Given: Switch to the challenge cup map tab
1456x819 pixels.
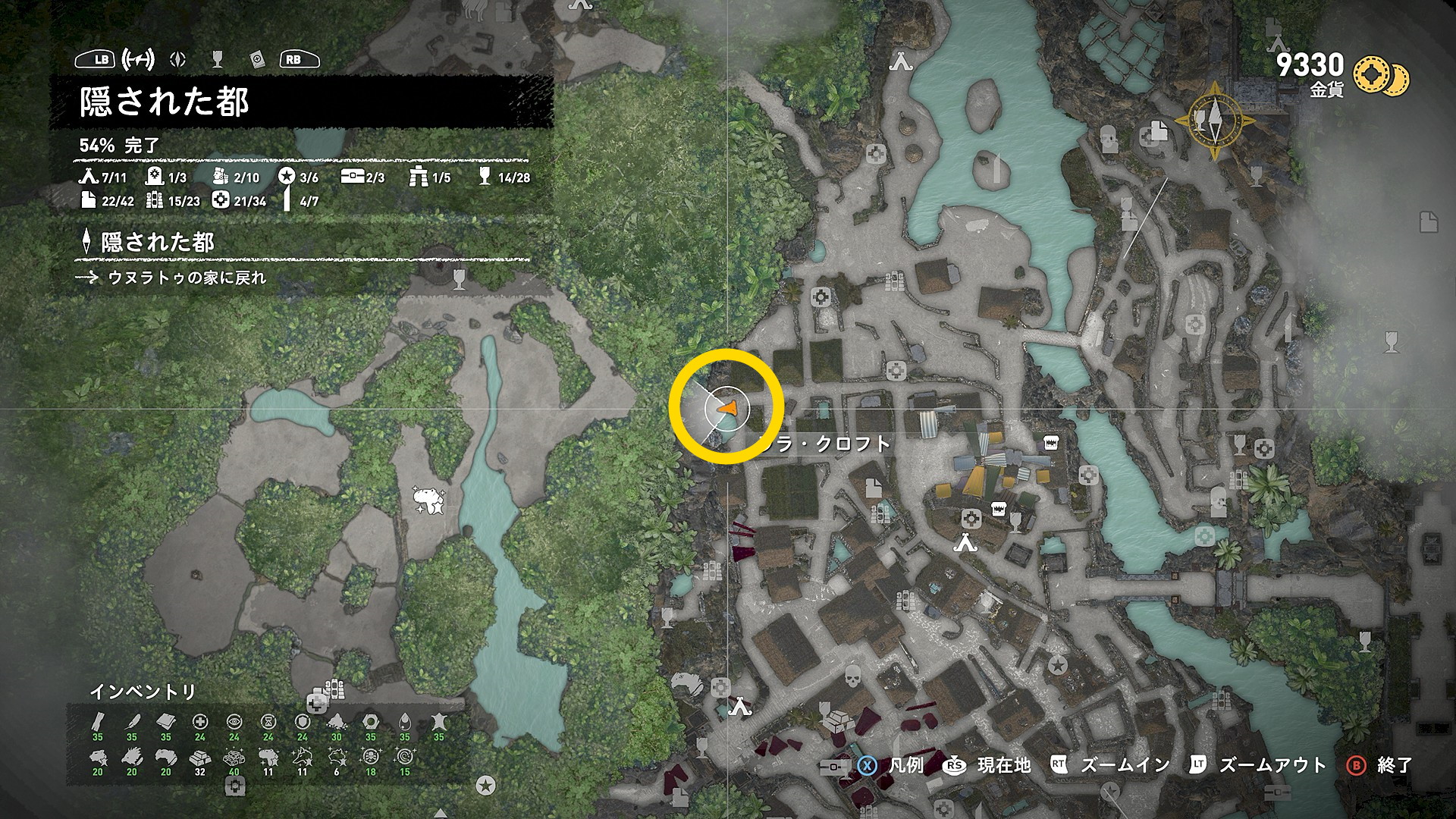Looking at the screenshot, I should coord(218,59).
